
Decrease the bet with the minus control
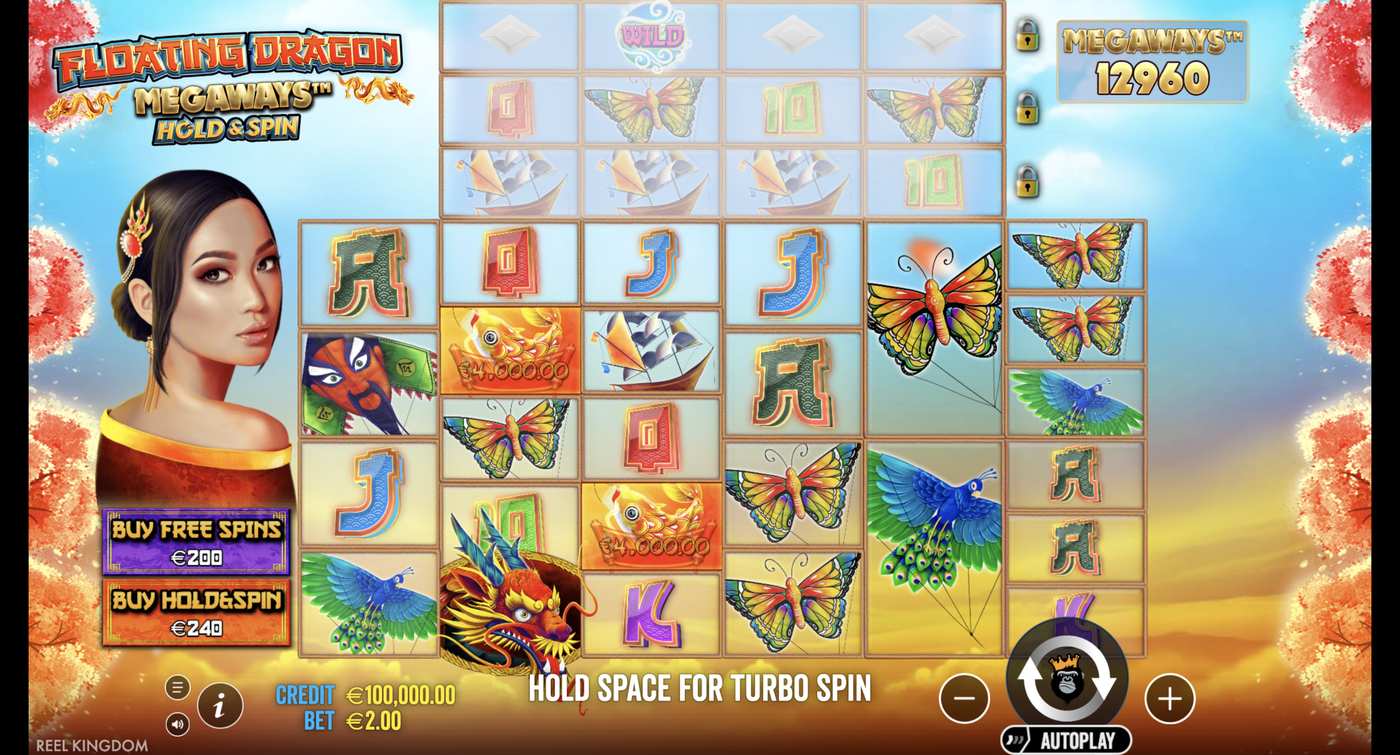[964, 700]
